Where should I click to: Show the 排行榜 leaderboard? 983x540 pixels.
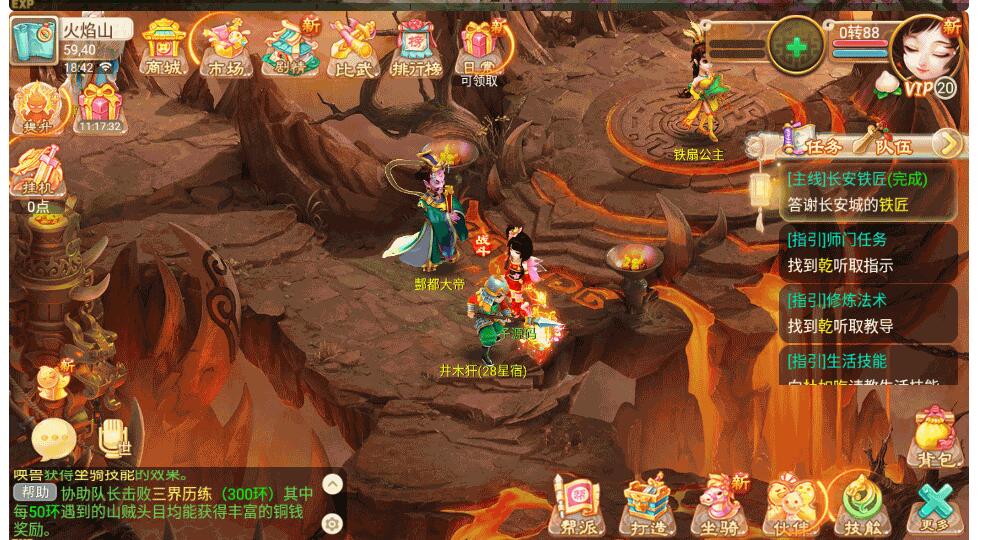416,47
